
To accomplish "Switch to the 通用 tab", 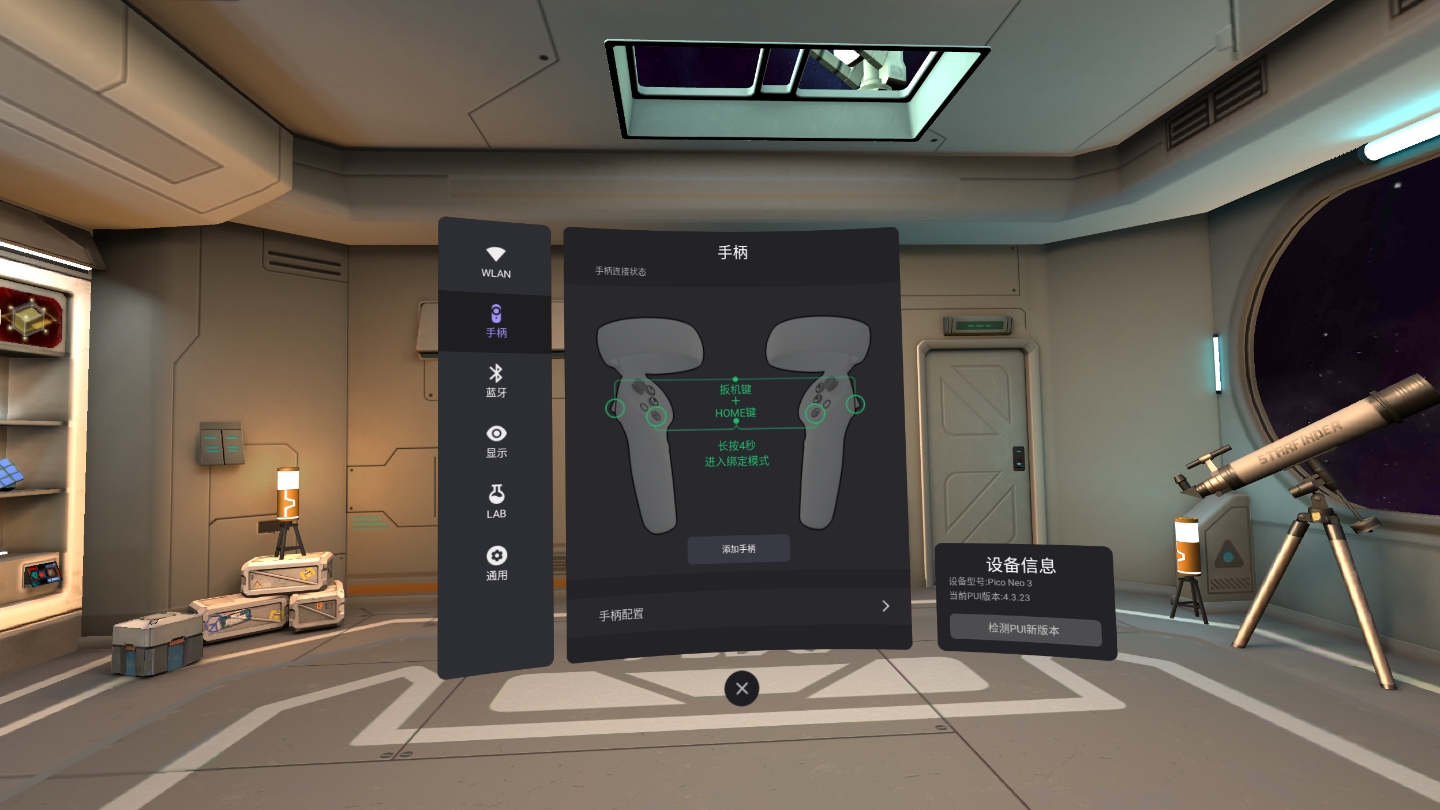I will 495,563.
